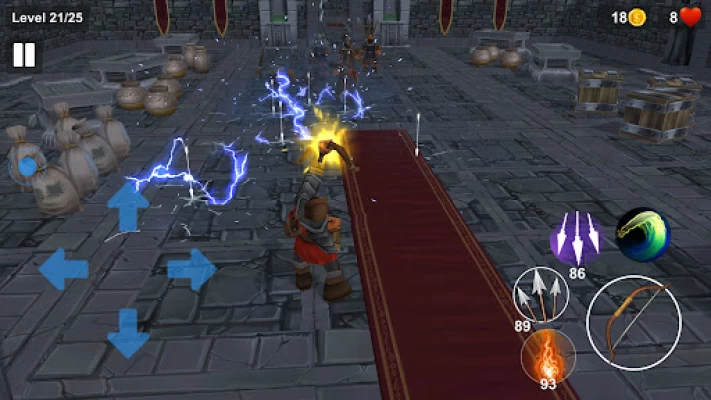Tap the left arrow movement button
Screen dimensions: 711x400
pyautogui.click(x=64, y=269)
